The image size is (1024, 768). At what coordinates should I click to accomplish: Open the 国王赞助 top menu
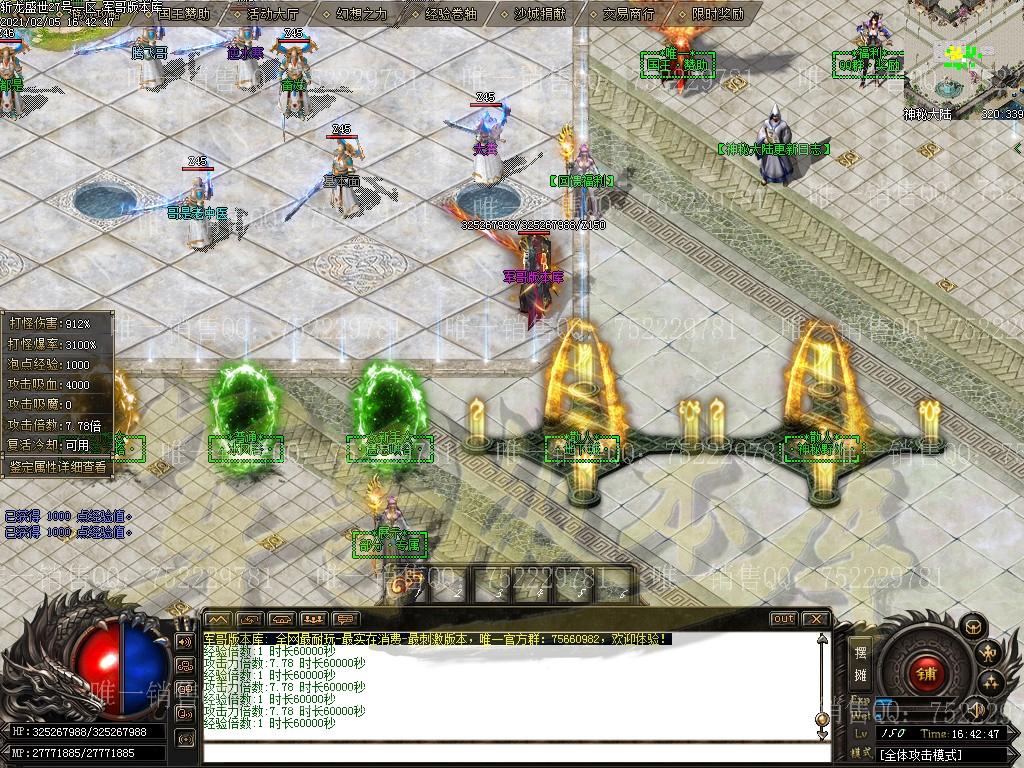(x=184, y=14)
